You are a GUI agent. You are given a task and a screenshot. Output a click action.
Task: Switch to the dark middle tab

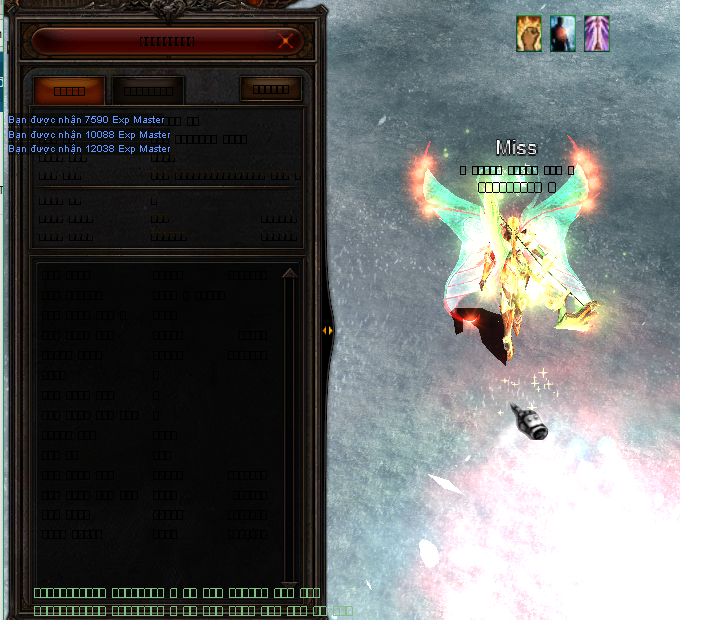[148, 90]
